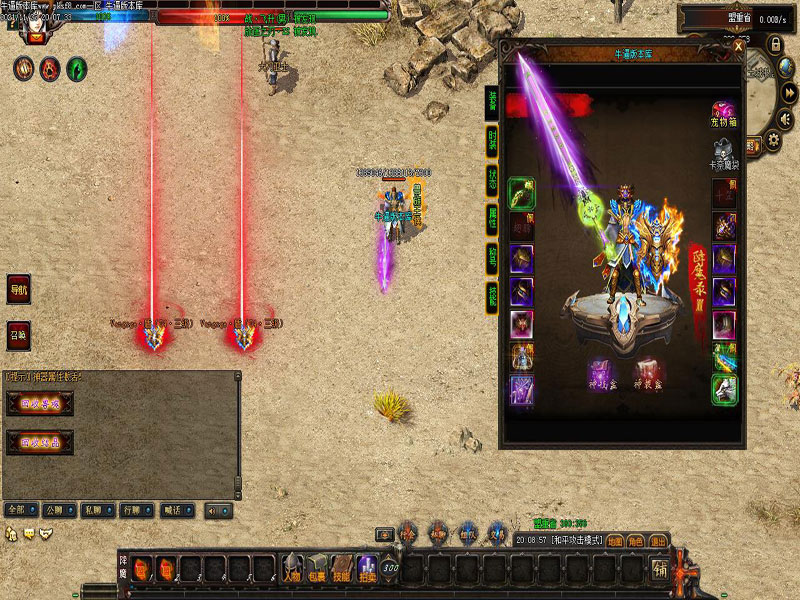The width and height of the screenshot is (800, 600).
Task: Click the 导航 navigation button
Action: [18, 289]
